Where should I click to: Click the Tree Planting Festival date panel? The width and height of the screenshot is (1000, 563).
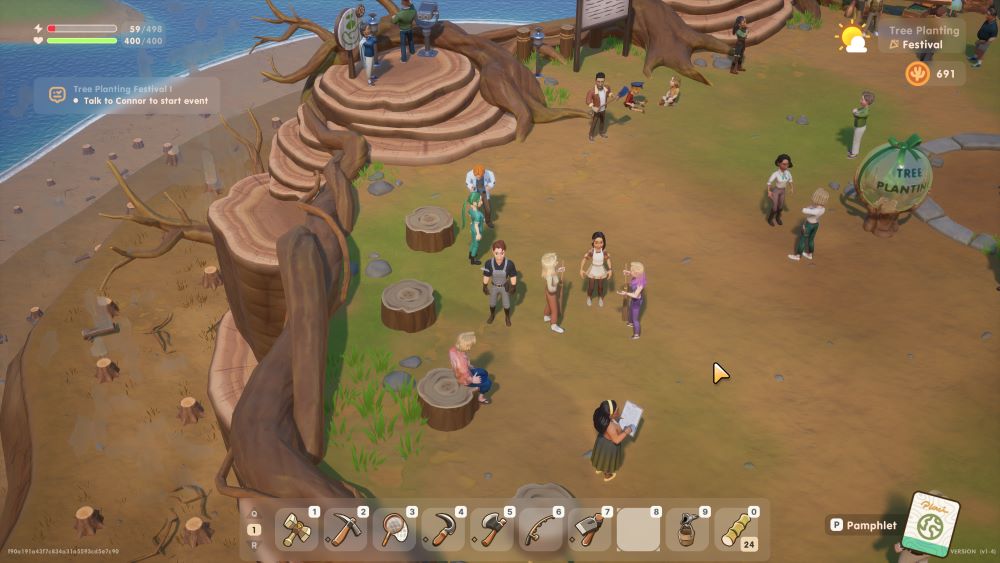pyautogui.click(x=923, y=38)
